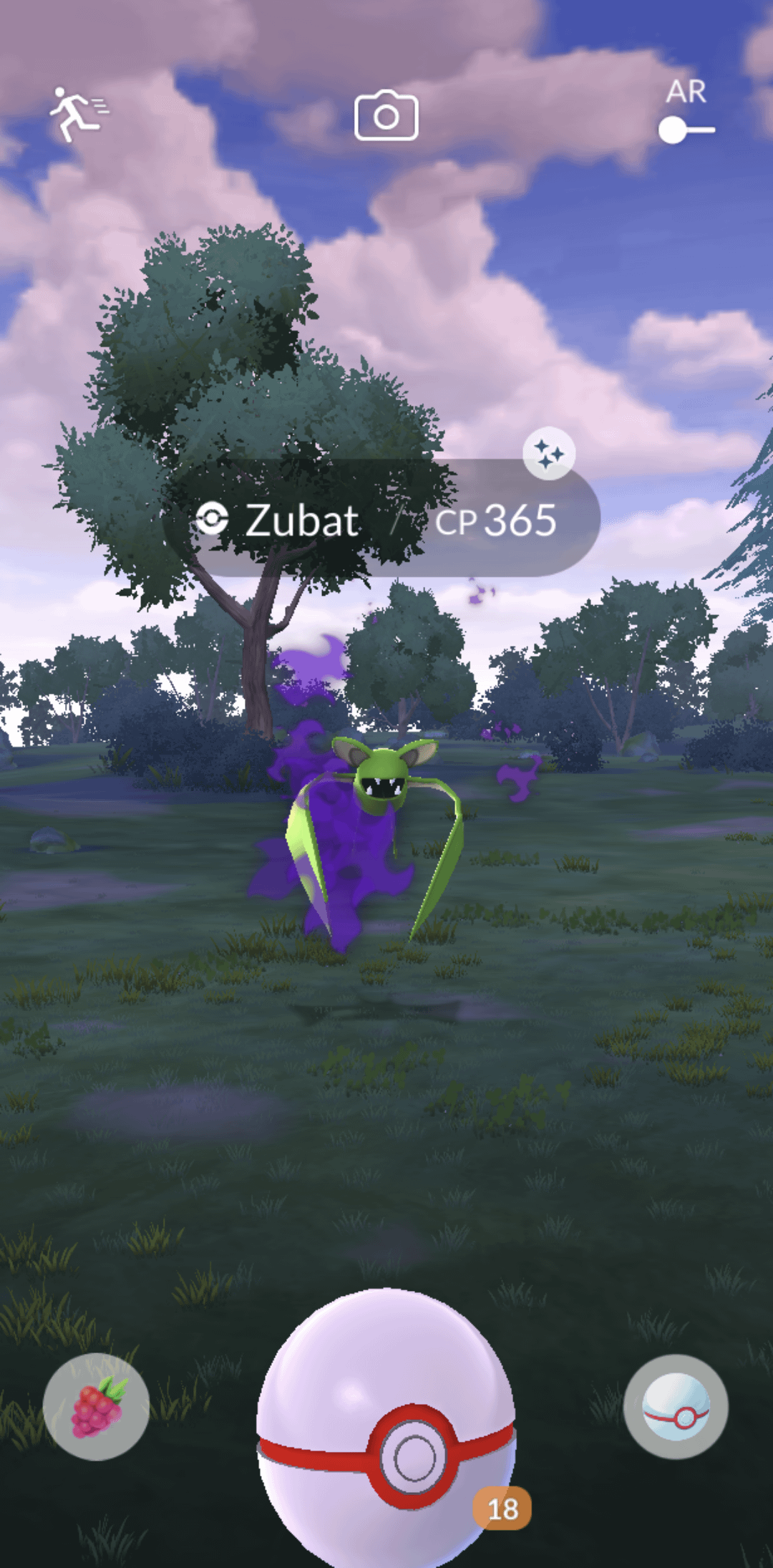Toggle the AR mode switch
Image resolution: width=773 pixels, height=1568 pixels.
[686, 130]
